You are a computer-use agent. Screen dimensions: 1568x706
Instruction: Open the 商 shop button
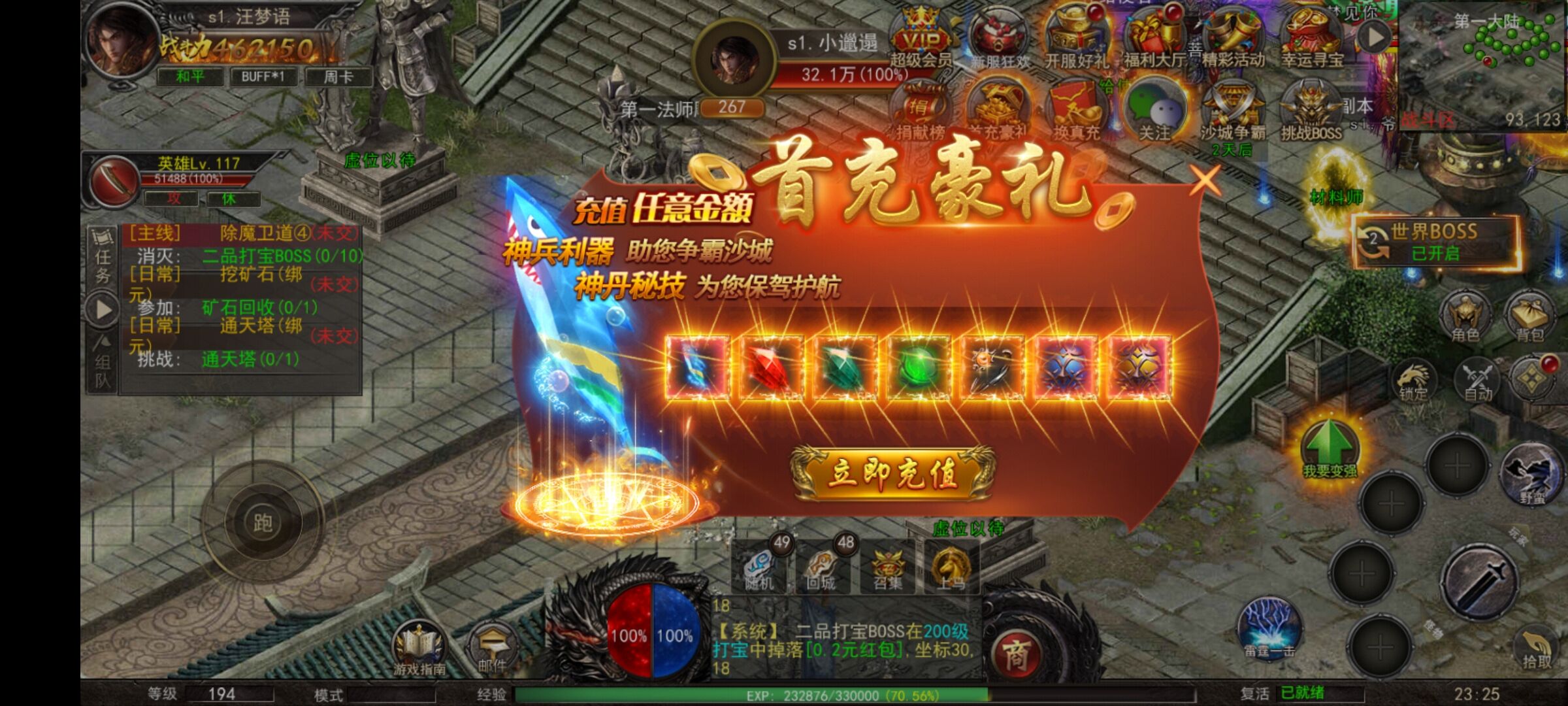point(1017,654)
